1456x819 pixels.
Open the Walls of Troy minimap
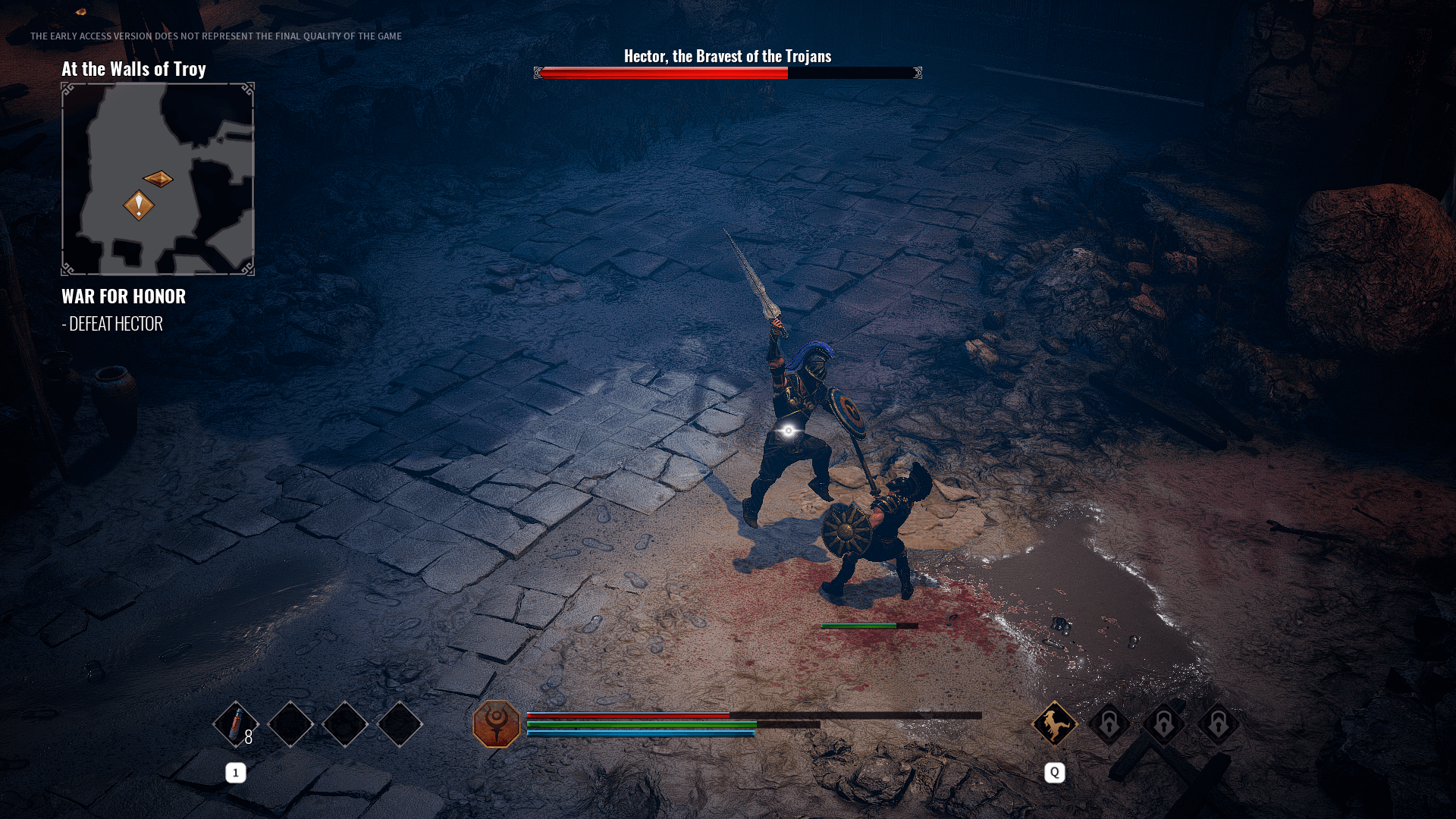coord(158,179)
